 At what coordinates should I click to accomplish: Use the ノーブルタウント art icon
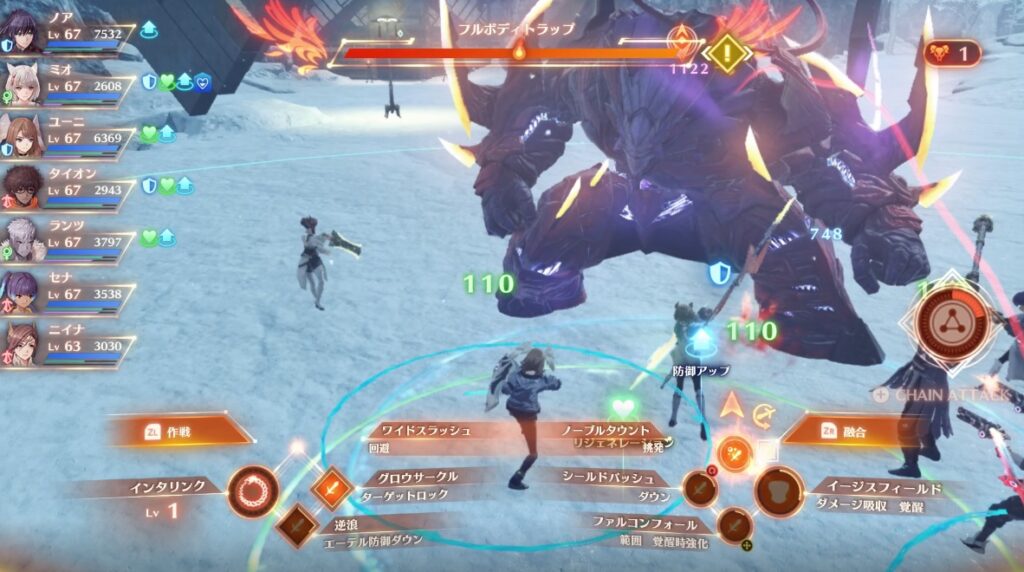click(735, 453)
